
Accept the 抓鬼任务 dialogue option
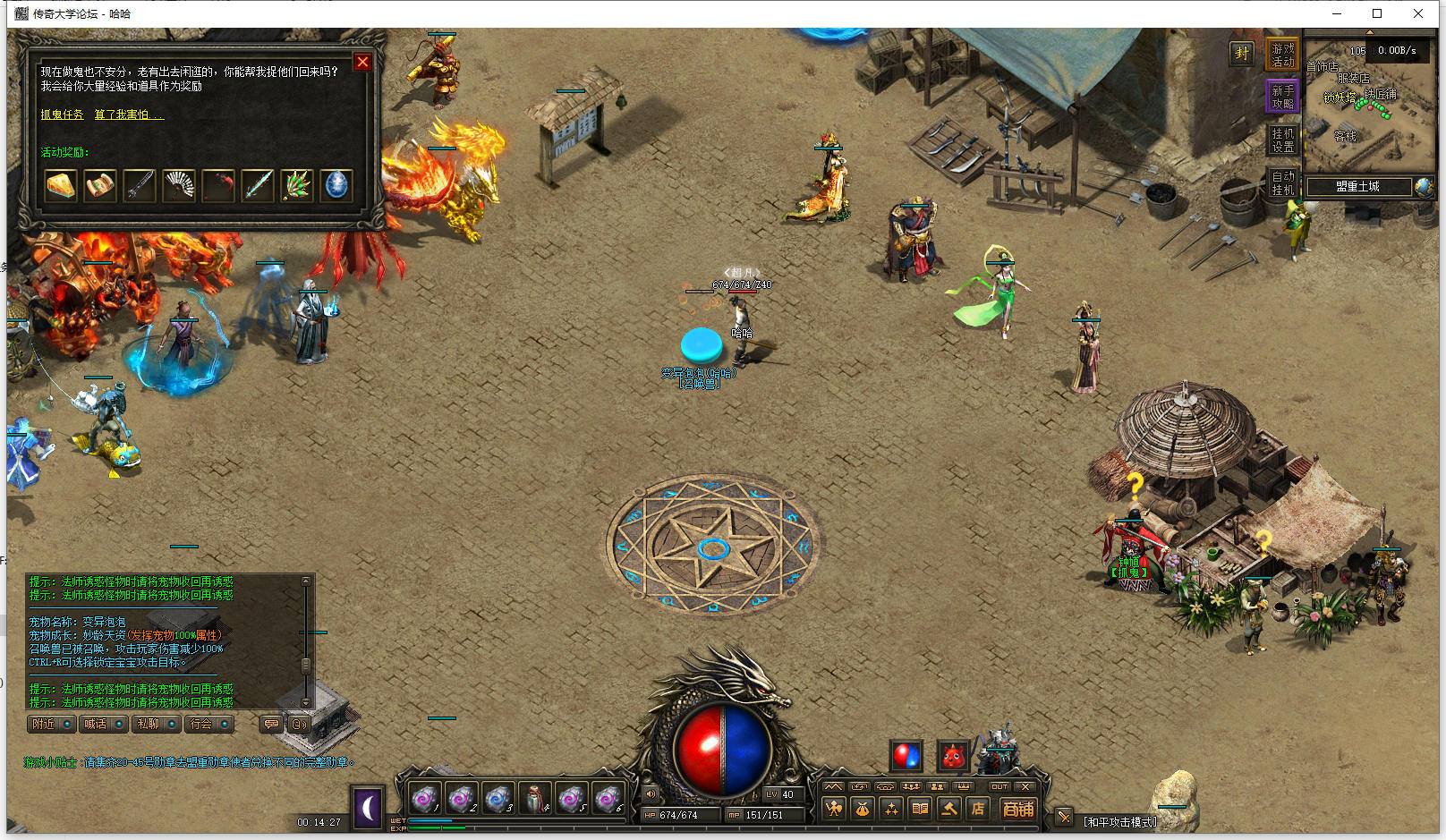tap(62, 115)
